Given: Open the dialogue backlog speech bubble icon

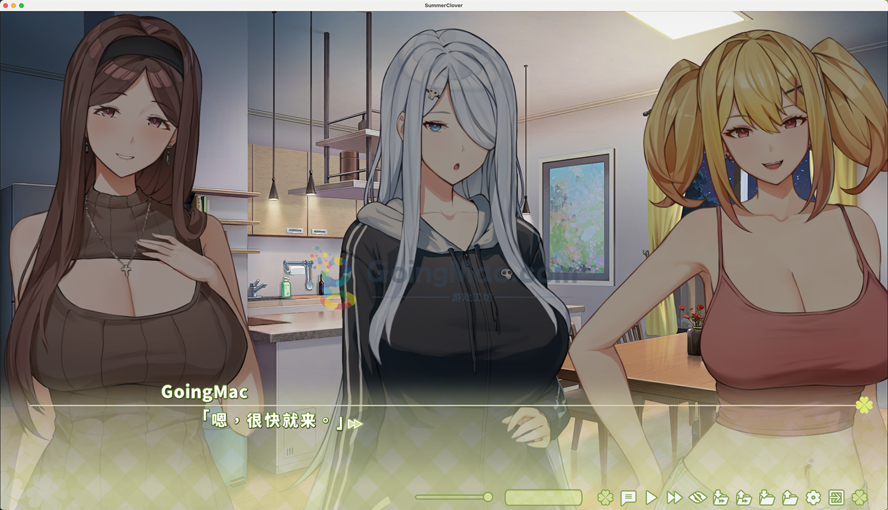Looking at the screenshot, I should click(x=628, y=497).
